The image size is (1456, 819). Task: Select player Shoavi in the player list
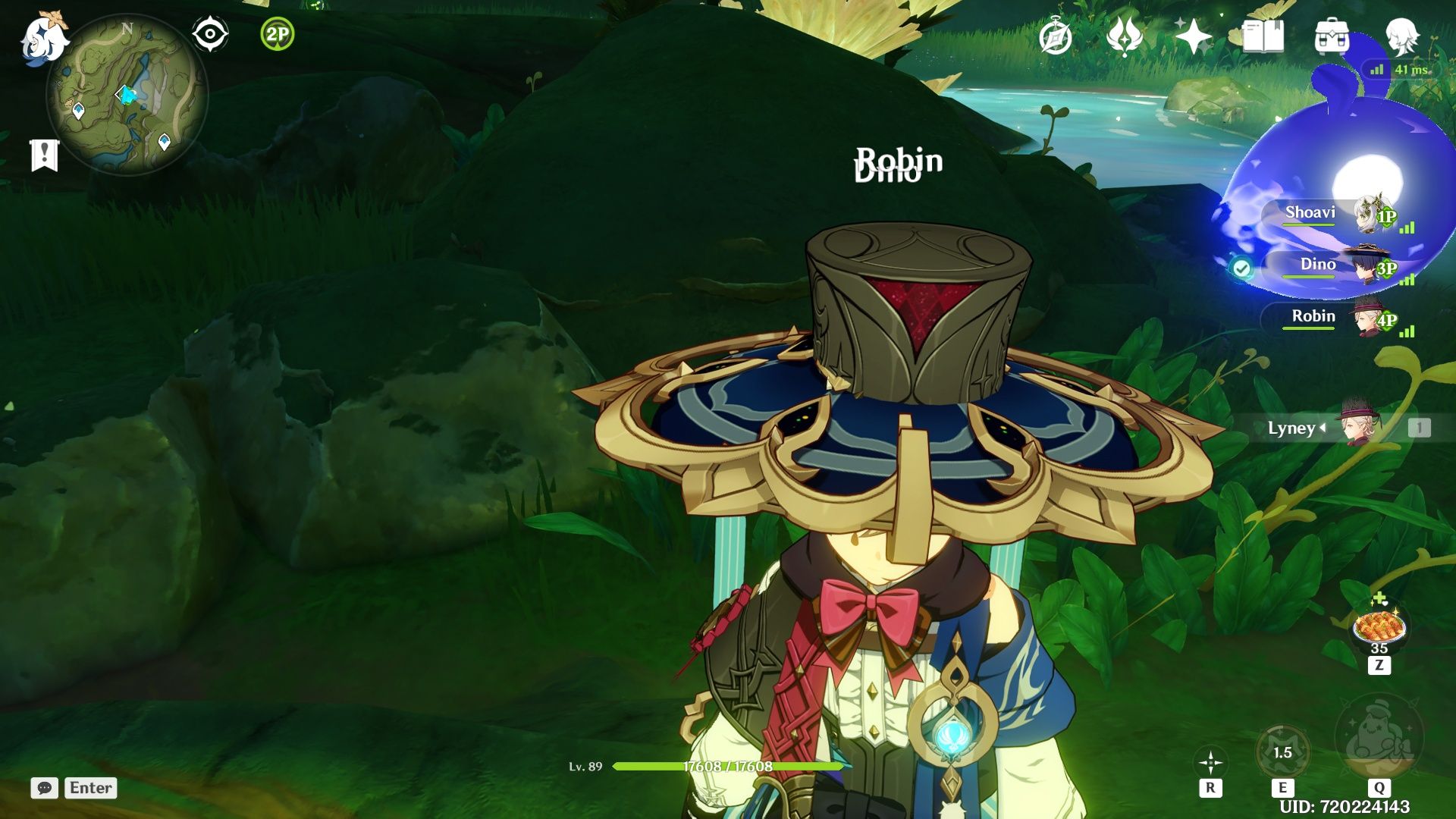(x=1312, y=213)
